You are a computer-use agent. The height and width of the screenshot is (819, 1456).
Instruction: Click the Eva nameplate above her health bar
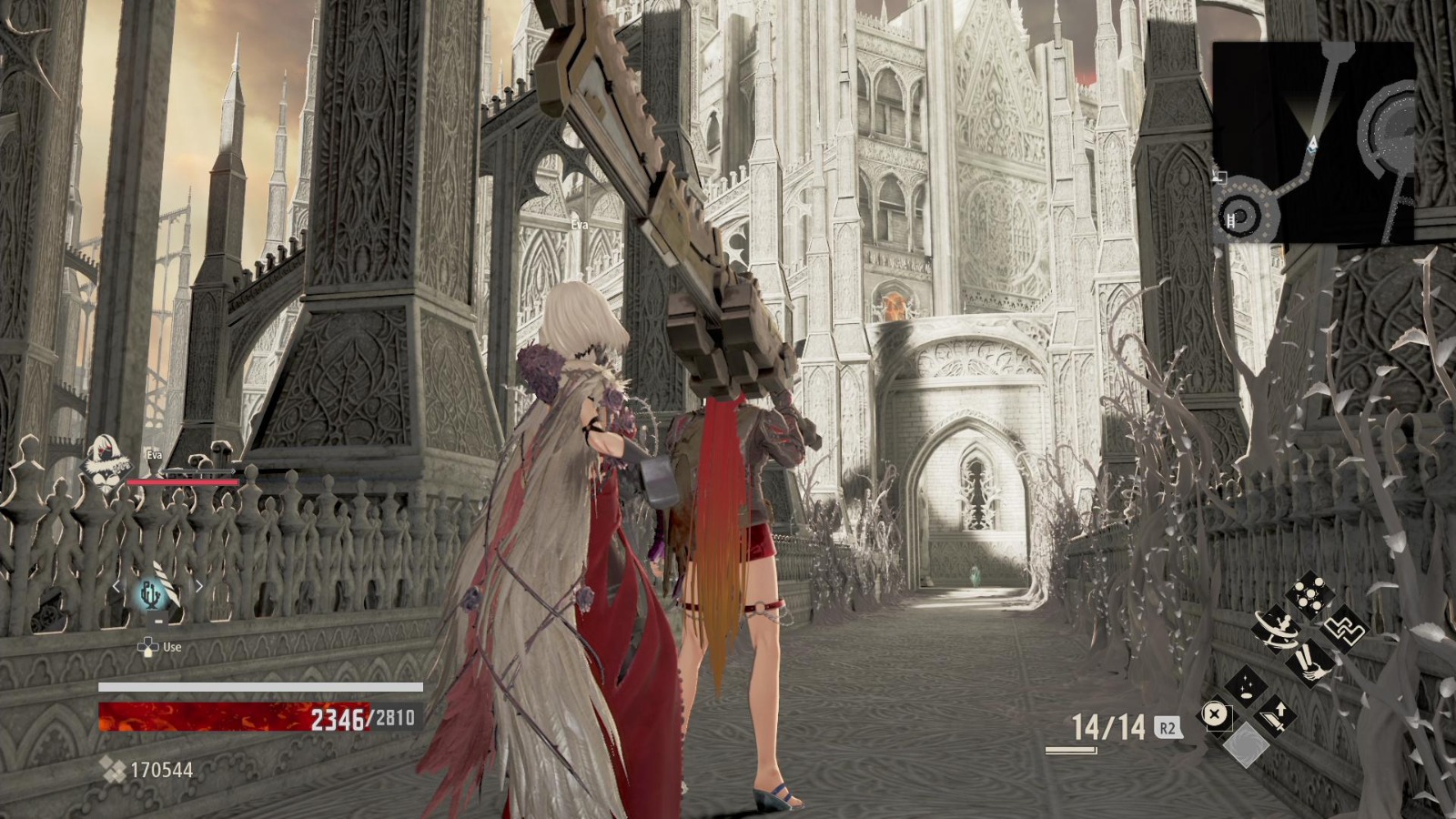(153, 455)
